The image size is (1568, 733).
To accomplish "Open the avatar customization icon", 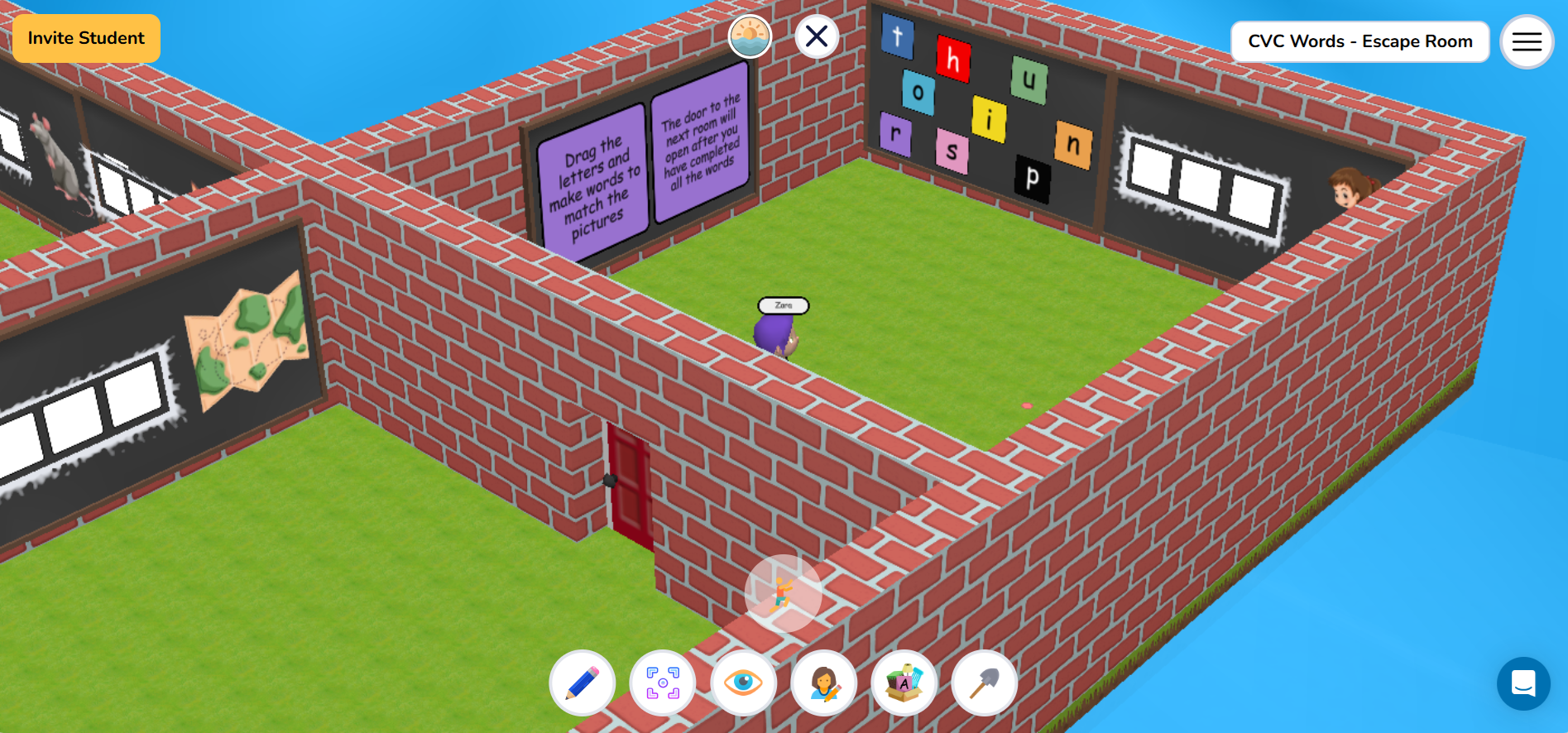I will tap(823, 683).
